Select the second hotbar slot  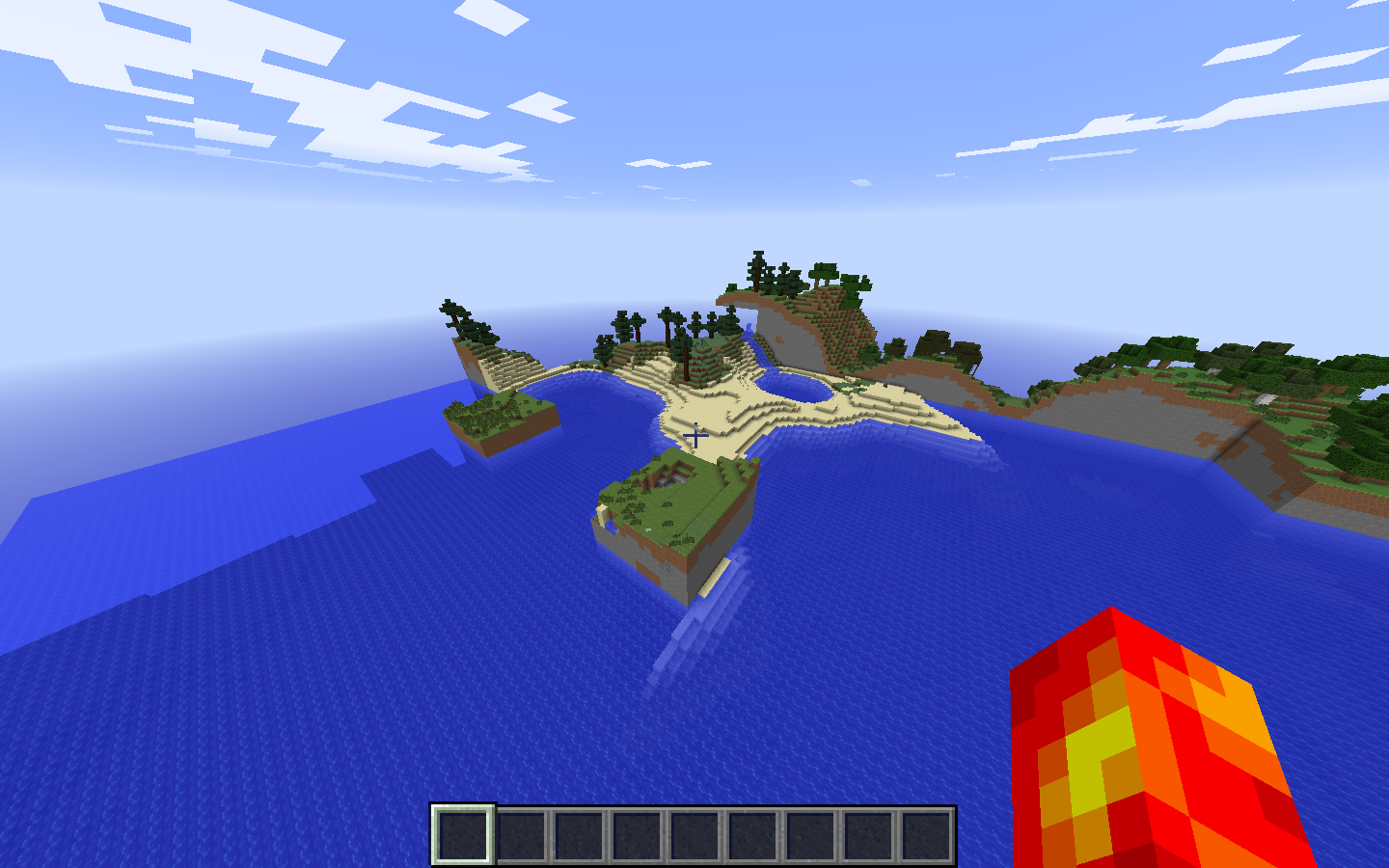(520, 835)
